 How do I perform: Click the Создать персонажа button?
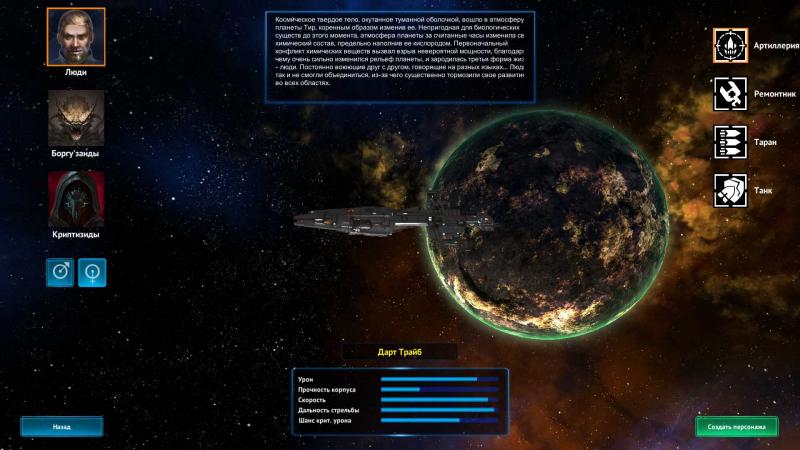(736, 427)
